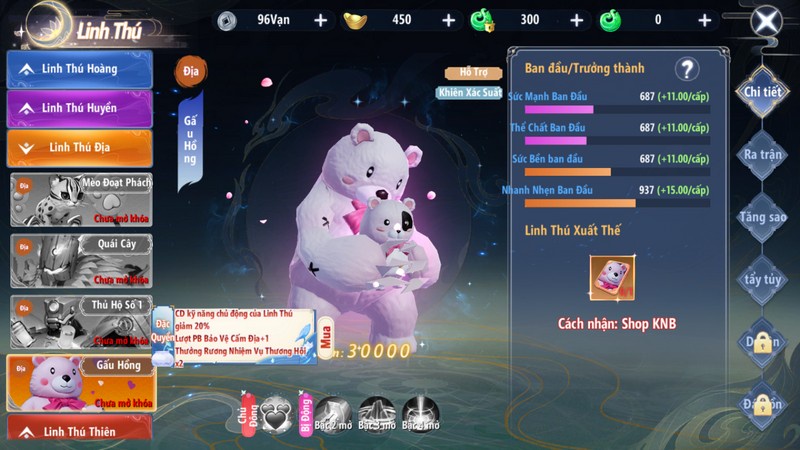The height and width of the screenshot is (450, 800).
Task: Choose the Thủ Hộ Số 1 pet
Action: pos(80,321)
